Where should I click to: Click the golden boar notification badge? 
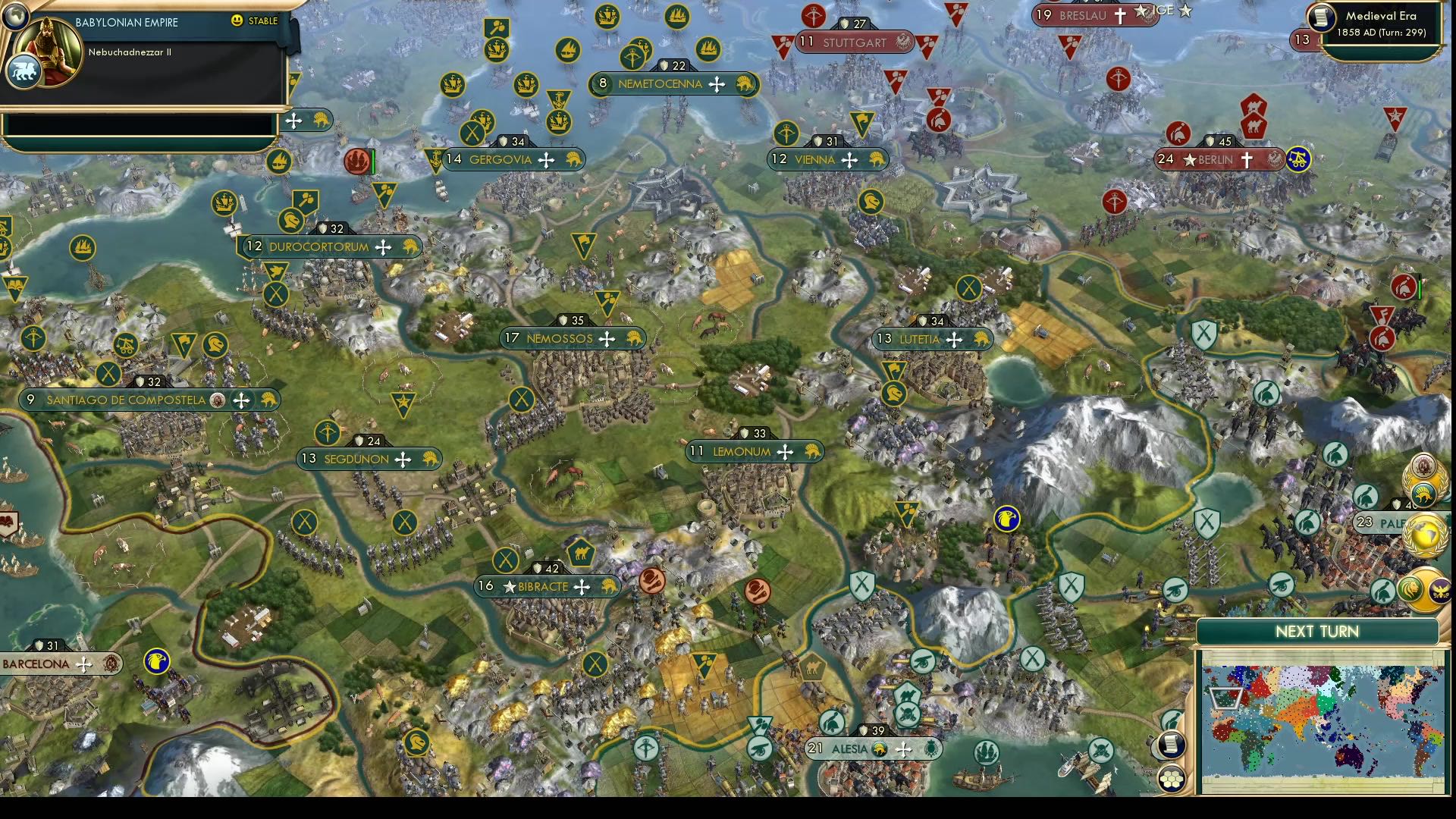[x=1423, y=494]
